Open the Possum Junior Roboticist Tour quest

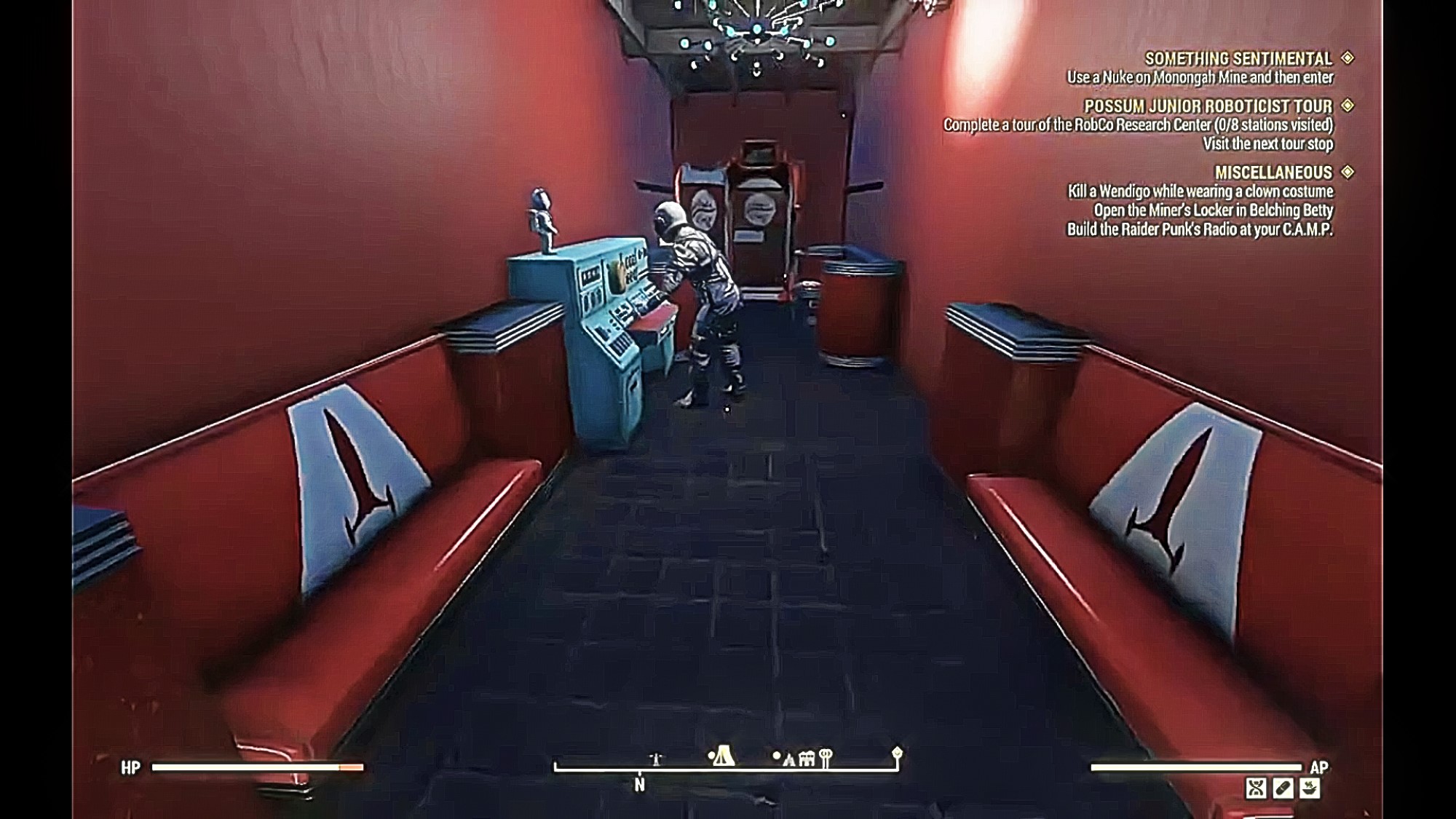coord(1208,106)
